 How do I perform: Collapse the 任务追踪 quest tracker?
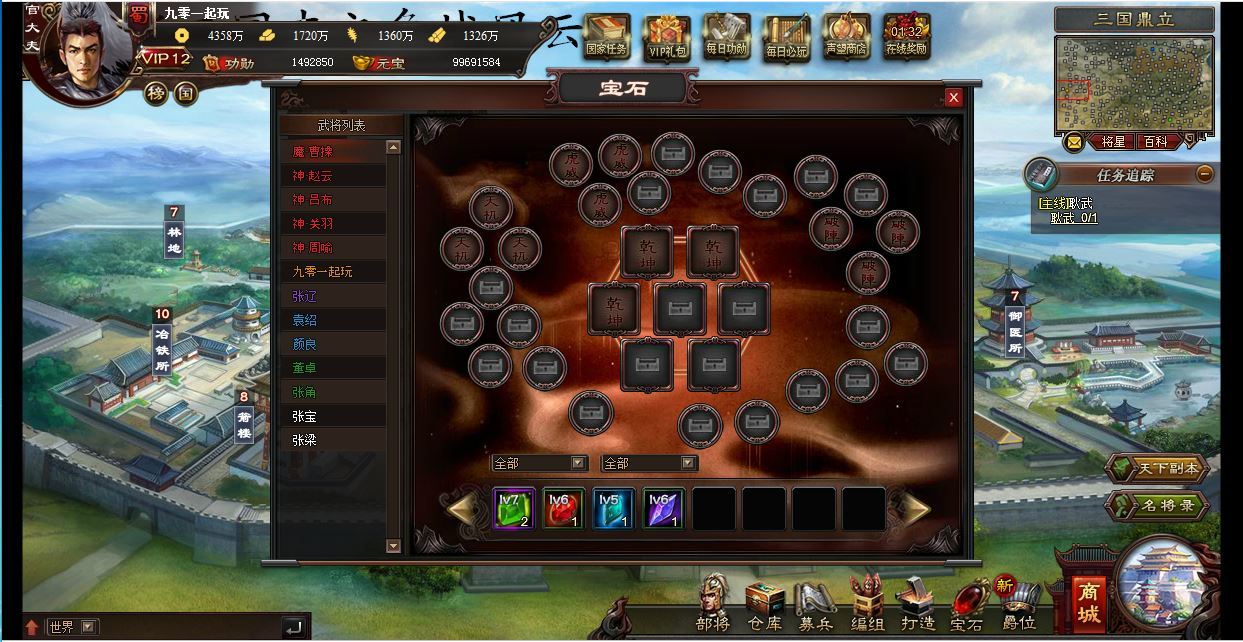click(1205, 174)
